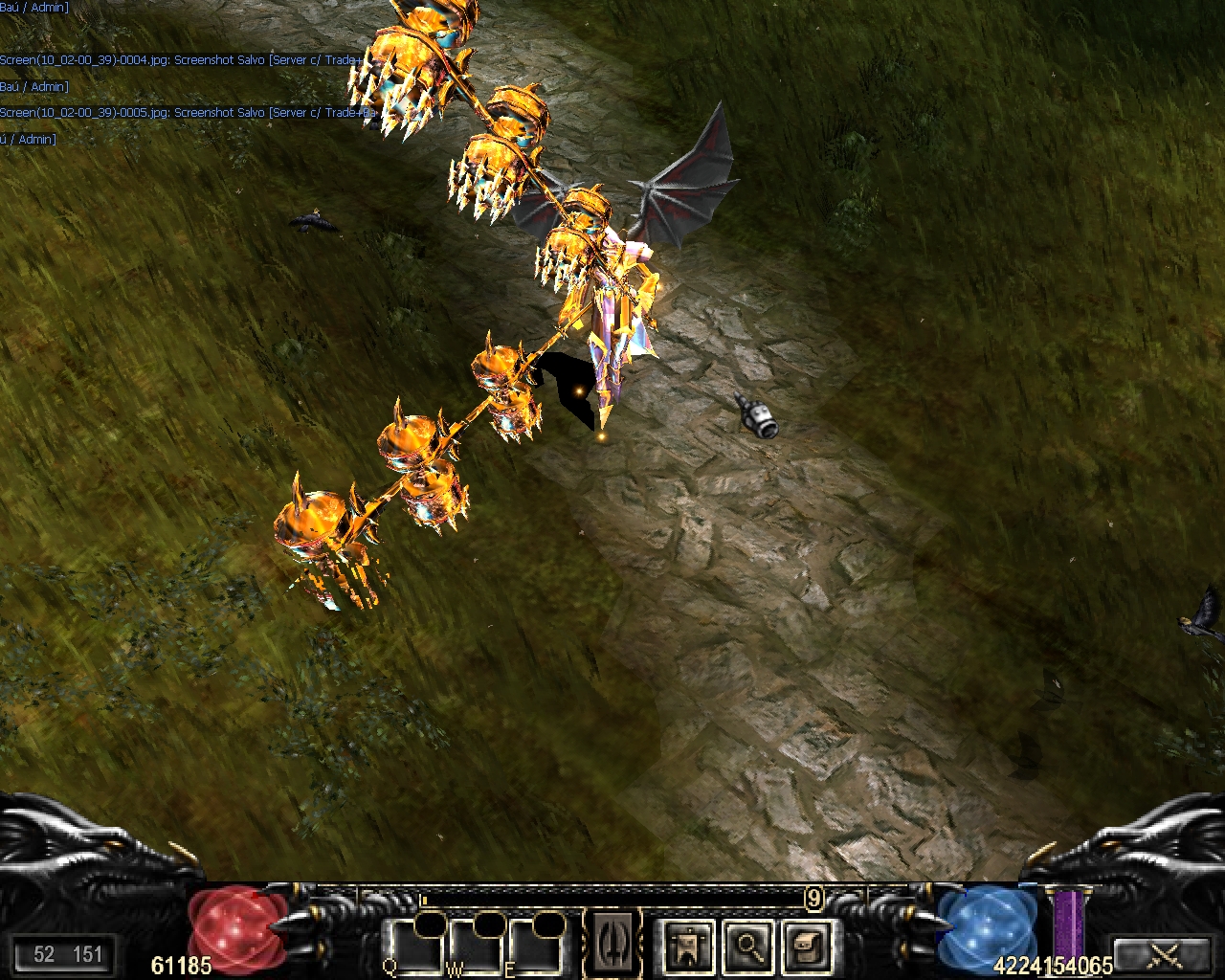Toggle the crossed swords button

point(1164,954)
